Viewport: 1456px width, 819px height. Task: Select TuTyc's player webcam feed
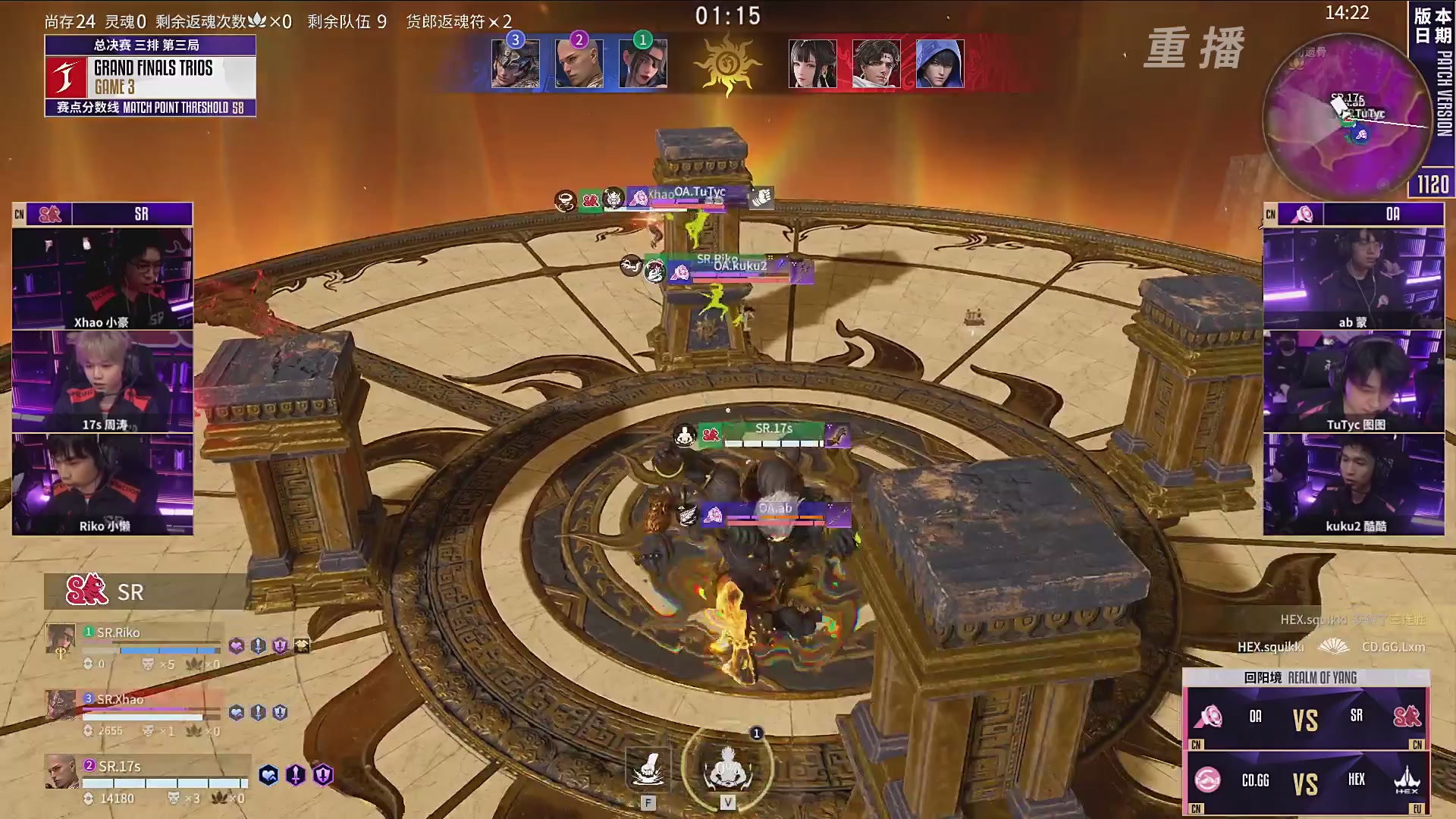coord(1354,381)
